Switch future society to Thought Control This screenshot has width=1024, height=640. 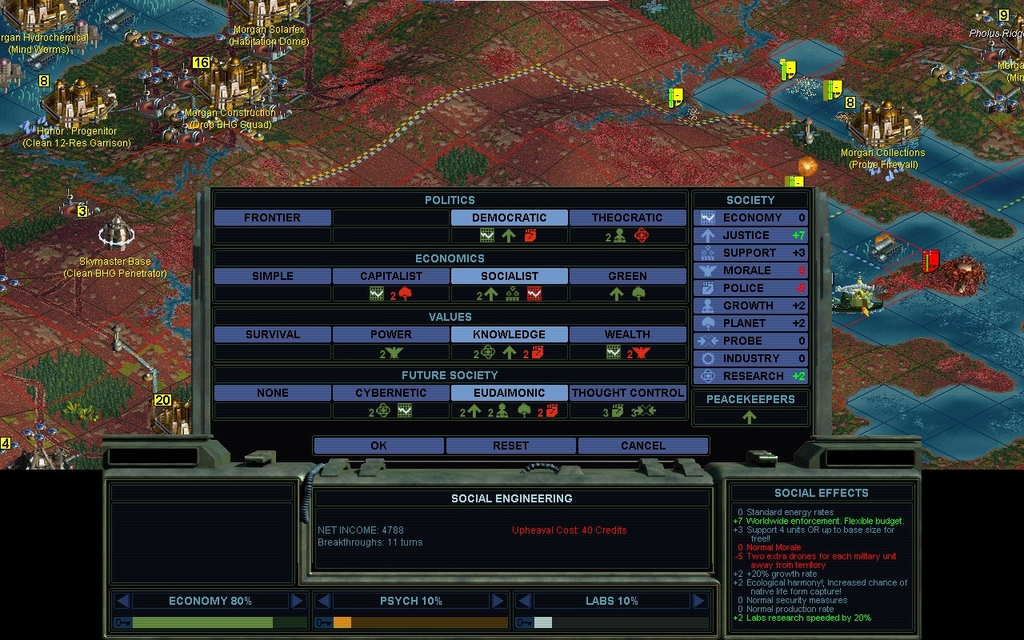[627, 393]
